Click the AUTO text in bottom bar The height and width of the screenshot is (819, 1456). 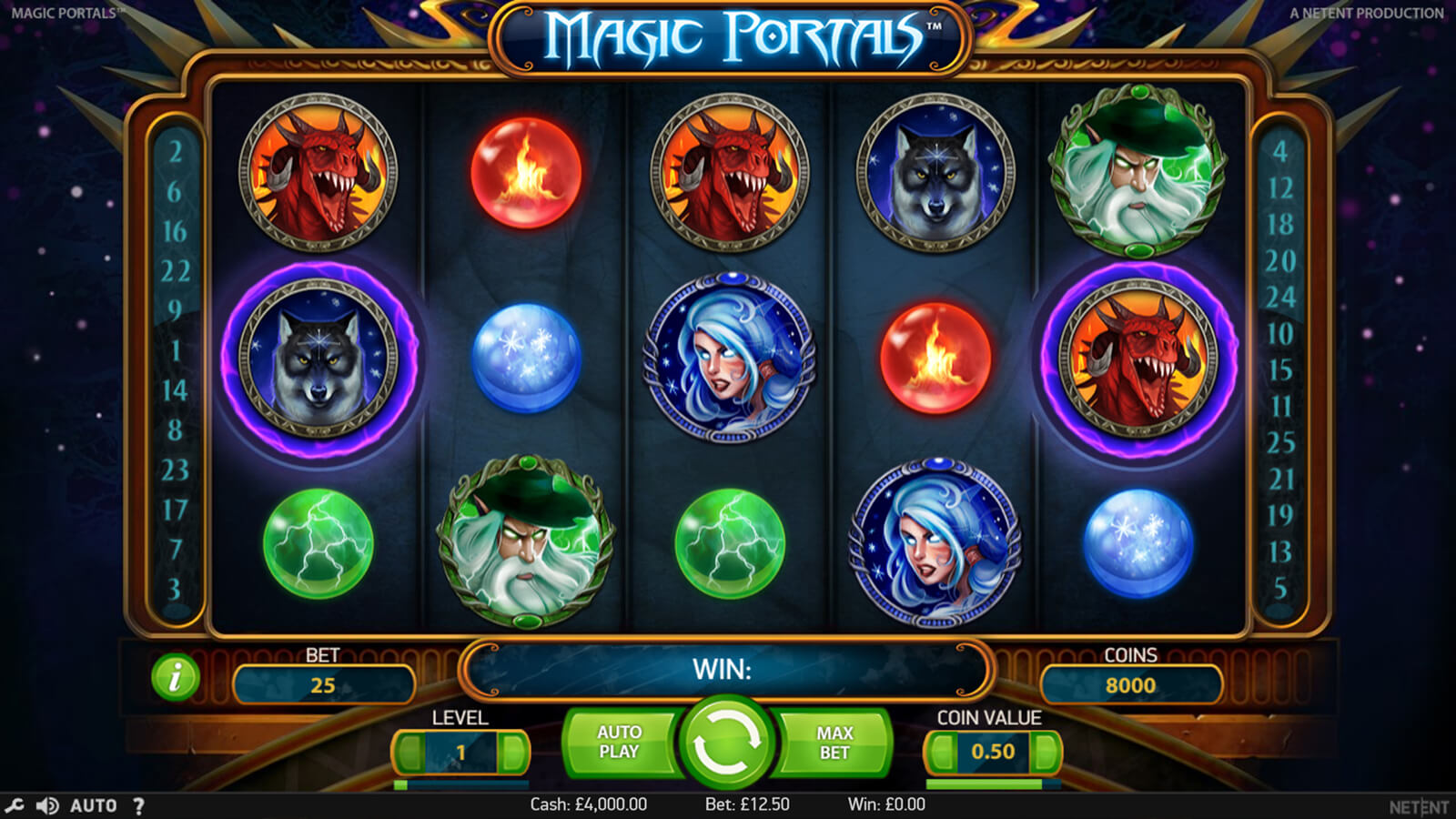(x=93, y=805)
